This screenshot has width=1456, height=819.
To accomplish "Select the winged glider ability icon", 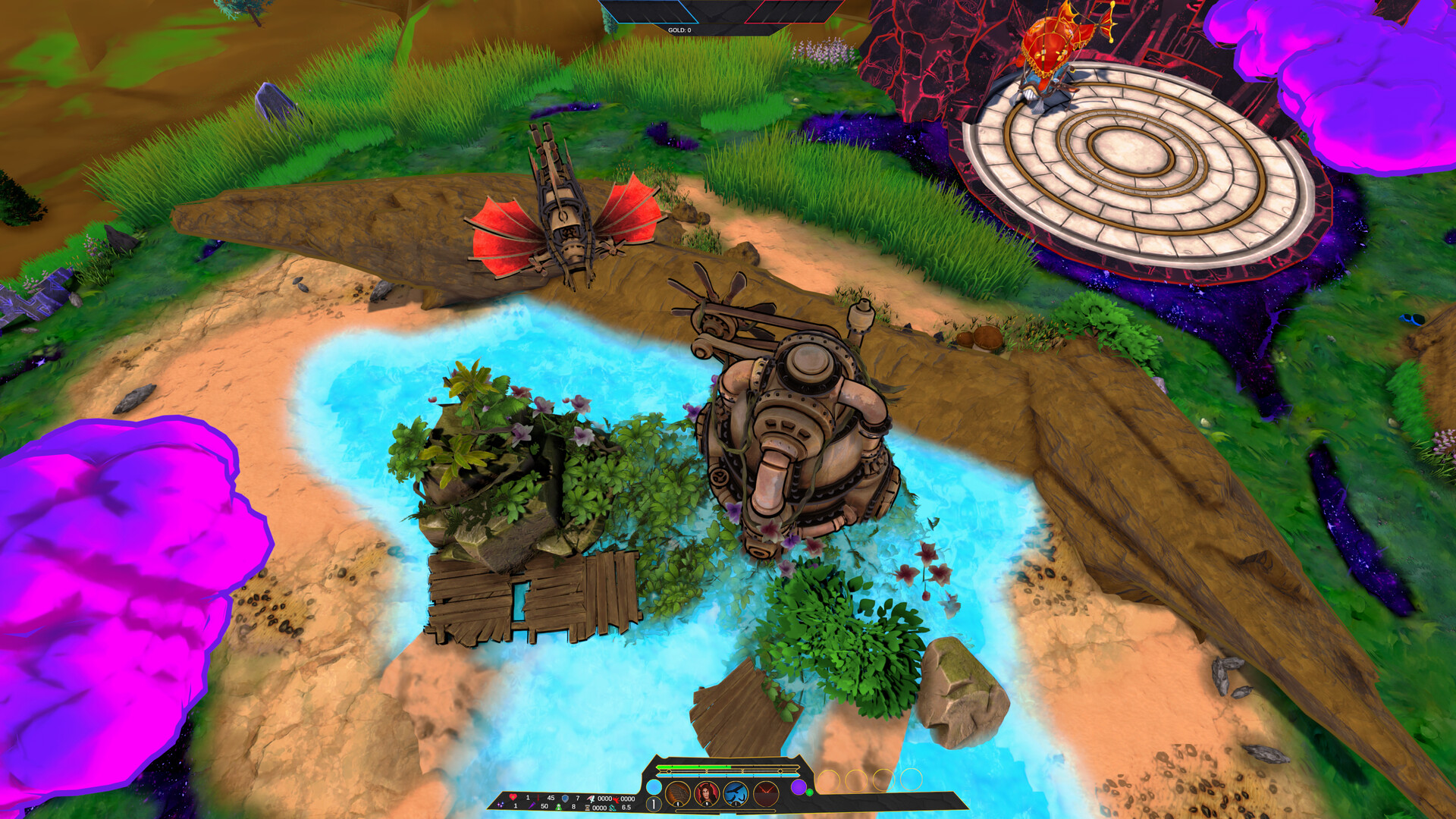I will pyautogui.click(x=677, y=792).
